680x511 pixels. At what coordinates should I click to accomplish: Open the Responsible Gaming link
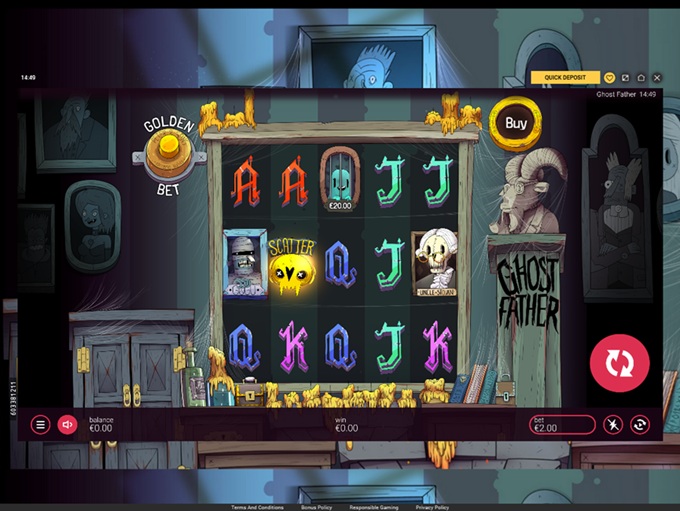(x=374, y=507)
